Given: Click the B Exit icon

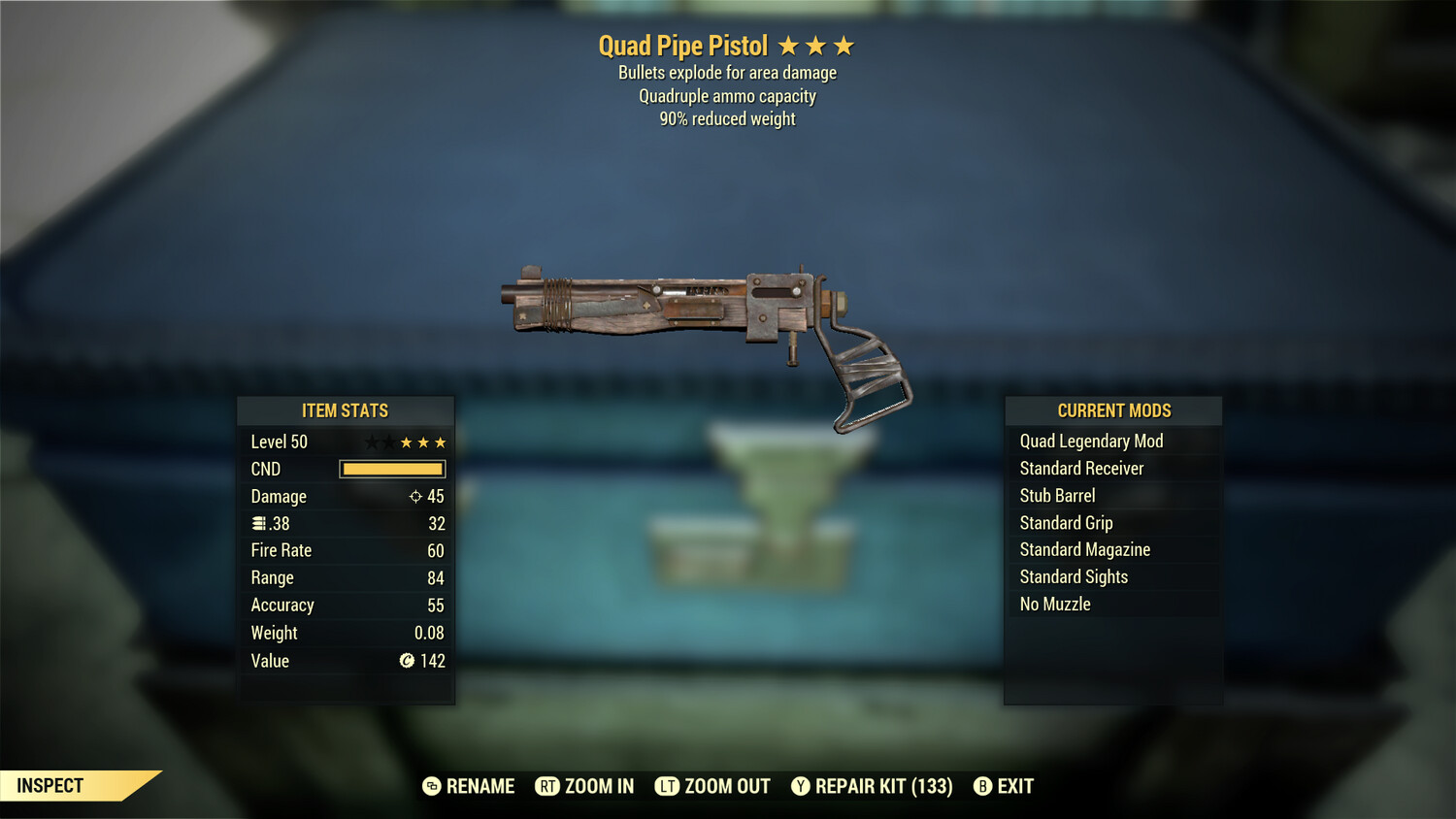Looking at the screenshot, I should (x=982, y=786).
